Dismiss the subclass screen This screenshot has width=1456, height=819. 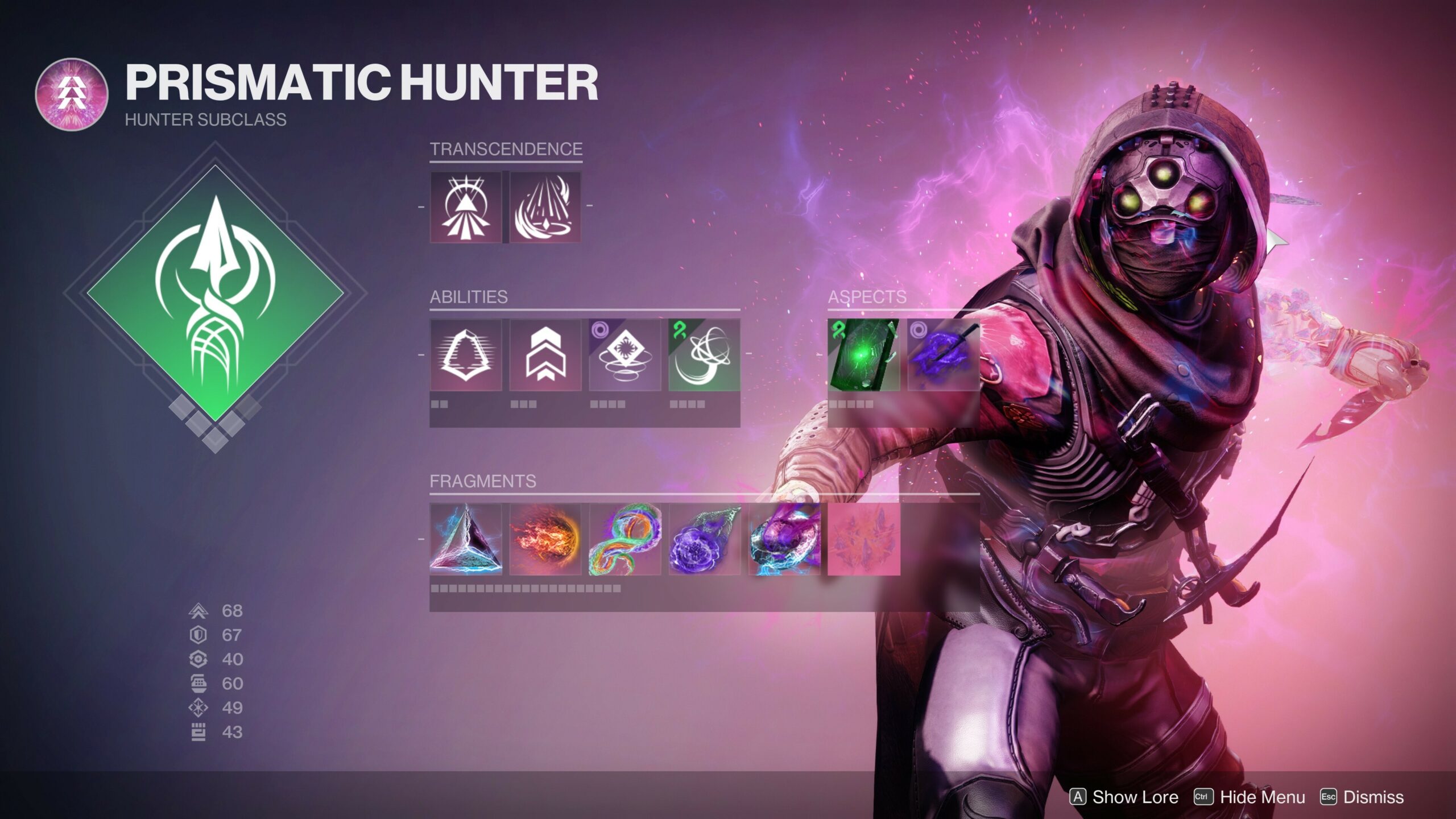(1362, 797)
